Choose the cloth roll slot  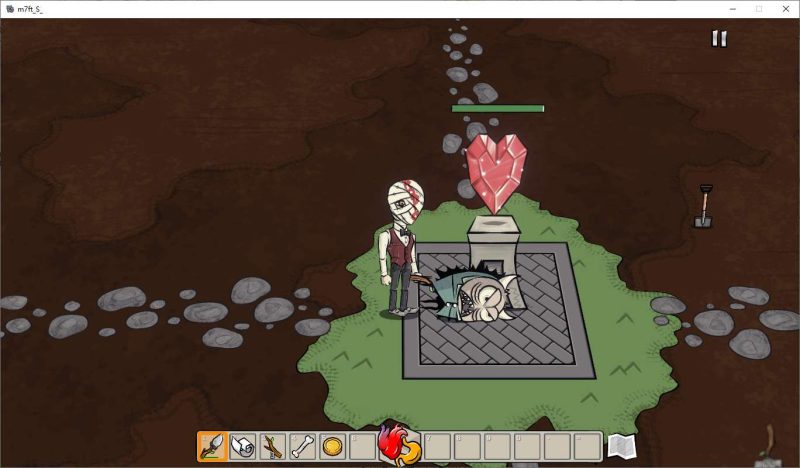(x=243, y=446)
